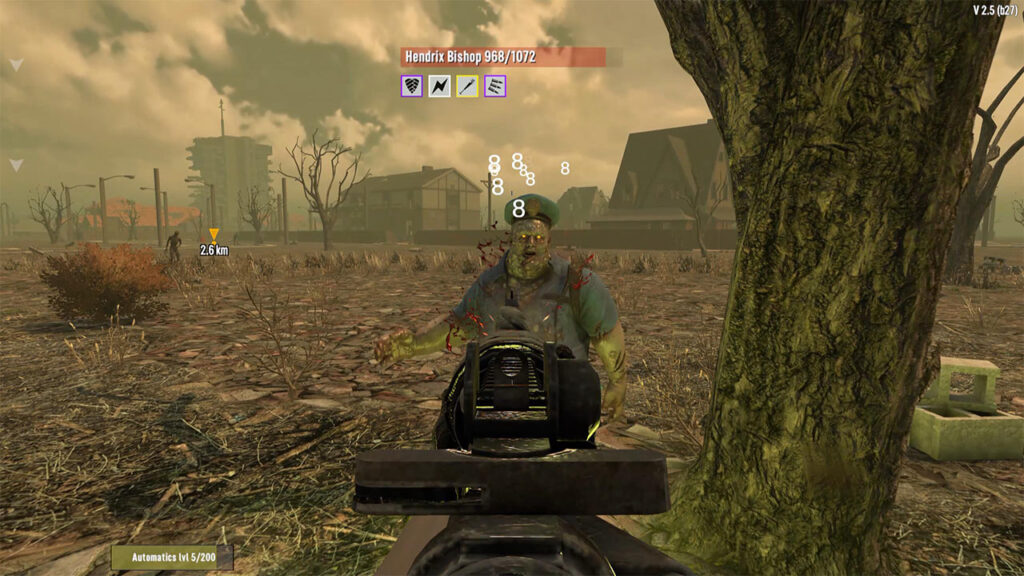1024x576 pixels.
Task: Click the lightning bolt status icon
Action: (439, 86)
